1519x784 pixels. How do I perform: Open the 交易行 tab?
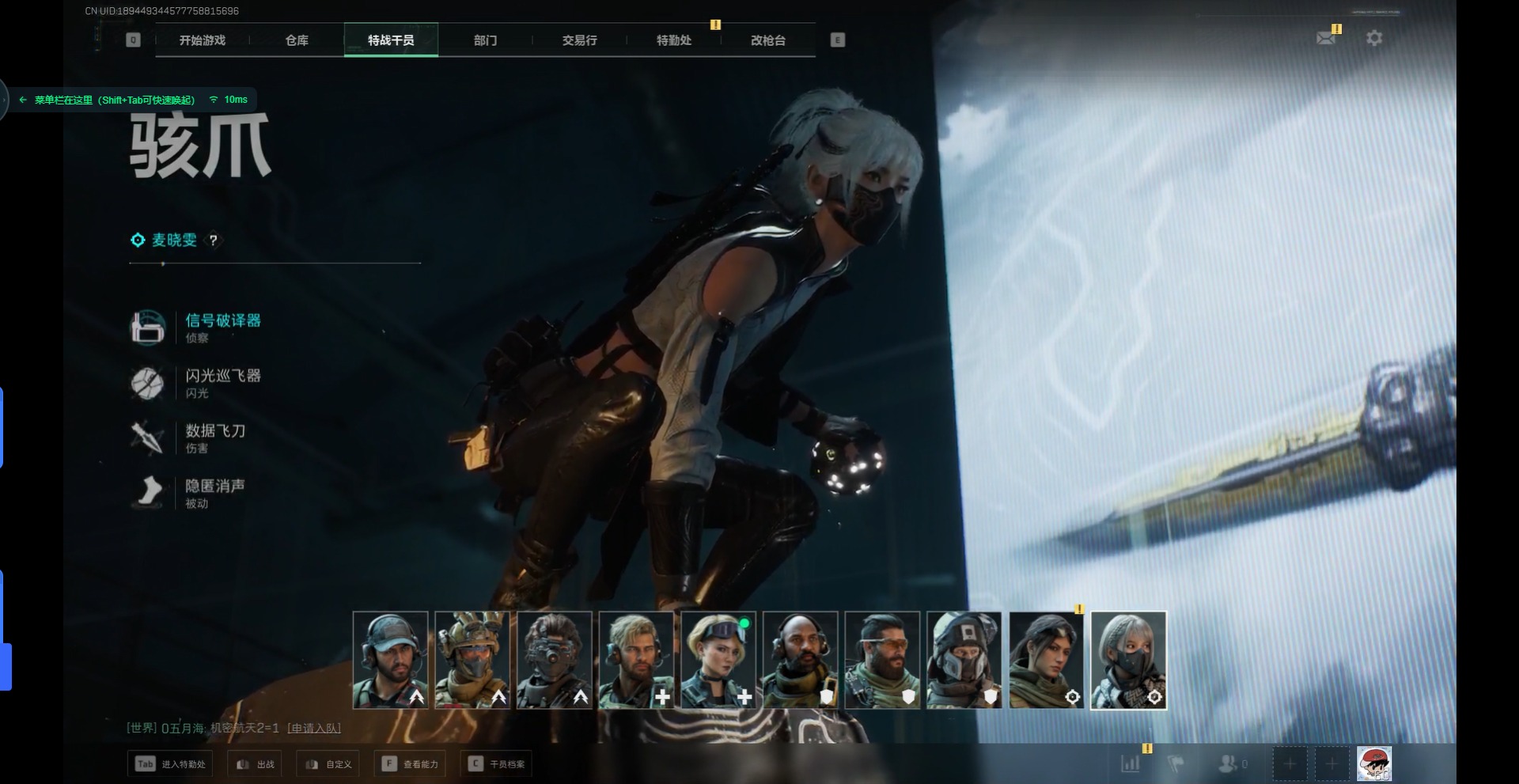pyautogui.click(x=579, y=40)
